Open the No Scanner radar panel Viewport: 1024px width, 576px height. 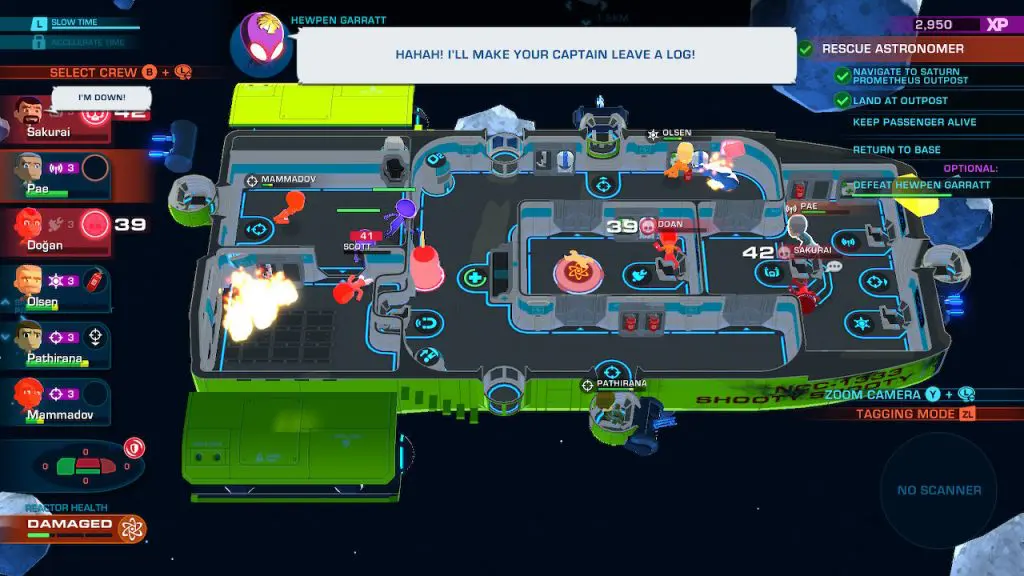click(938, 490)
